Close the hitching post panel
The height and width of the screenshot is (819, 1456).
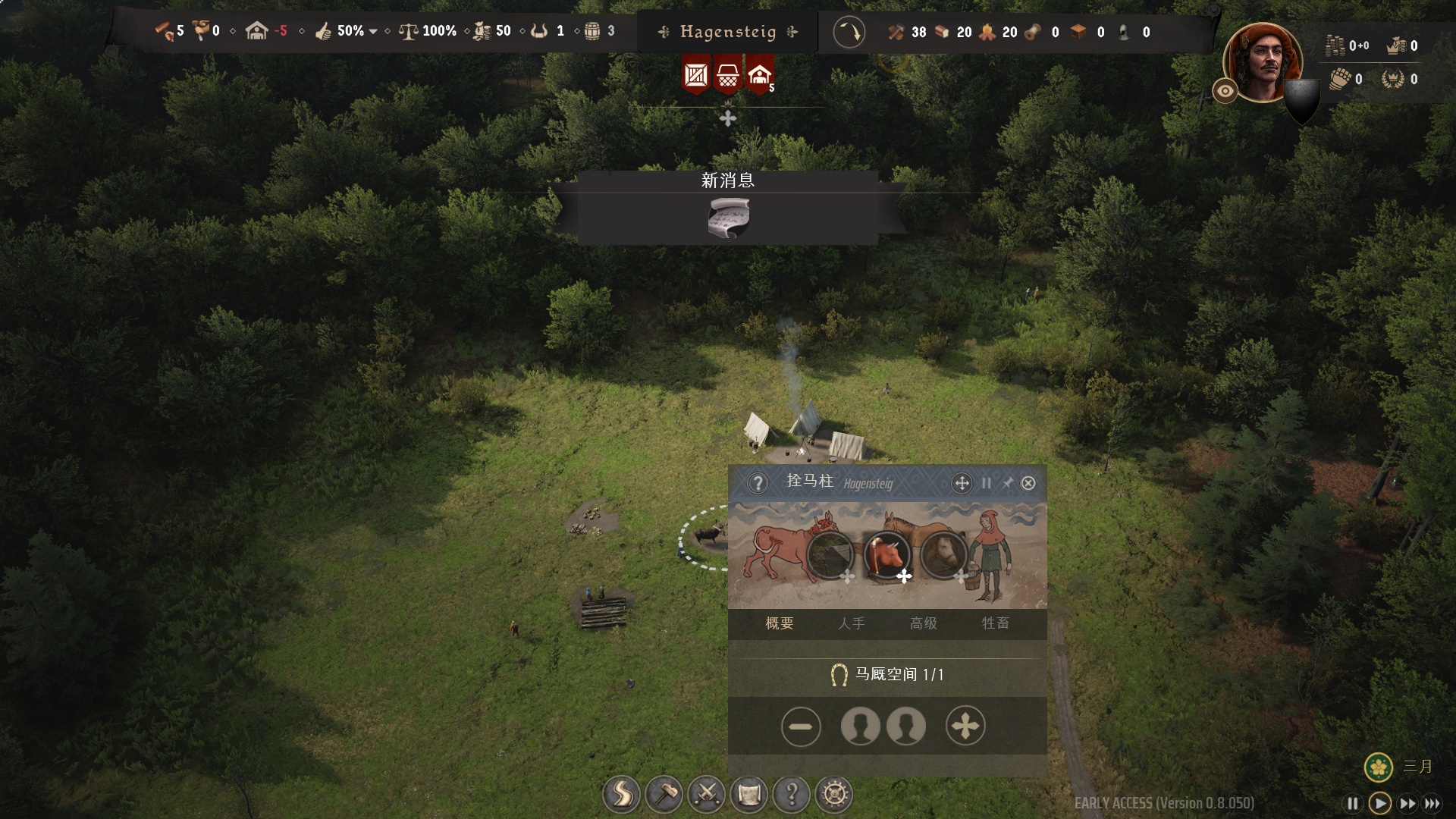pyautogui.click(x=1028, y=483)
